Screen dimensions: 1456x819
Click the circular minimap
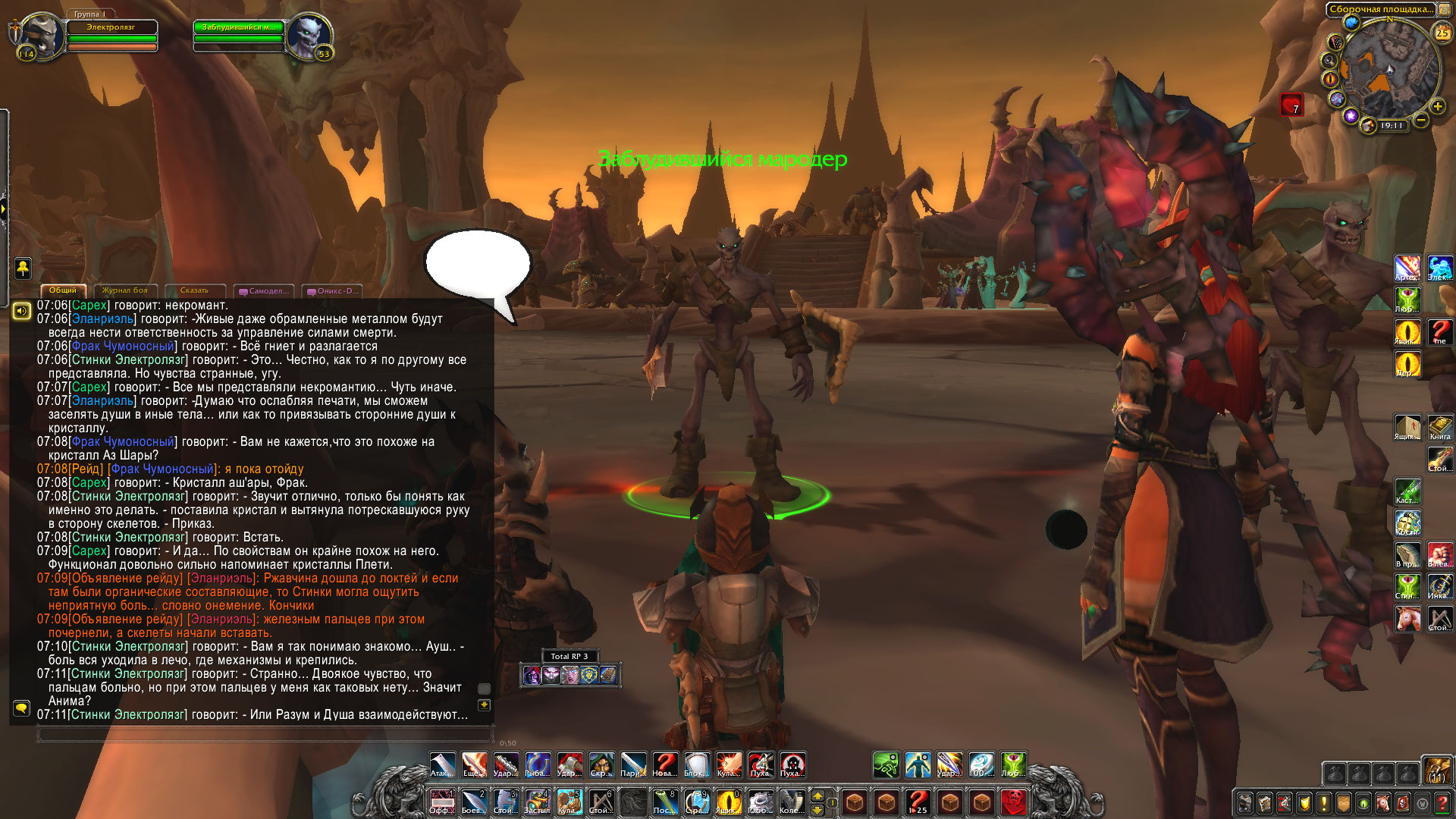pyautogui.click(x=1389, y=70)
